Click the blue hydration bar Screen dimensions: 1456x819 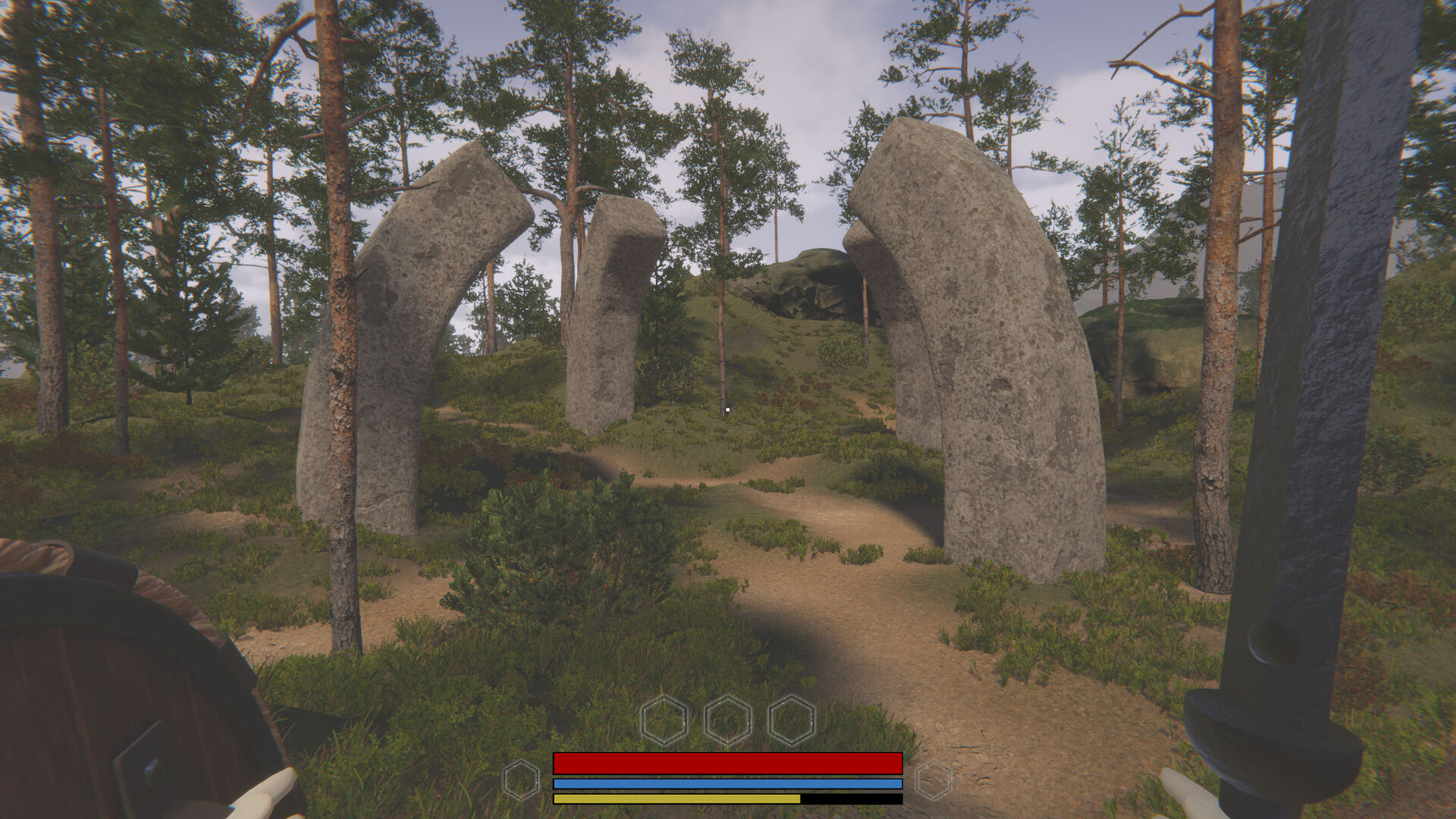[726, 782]
